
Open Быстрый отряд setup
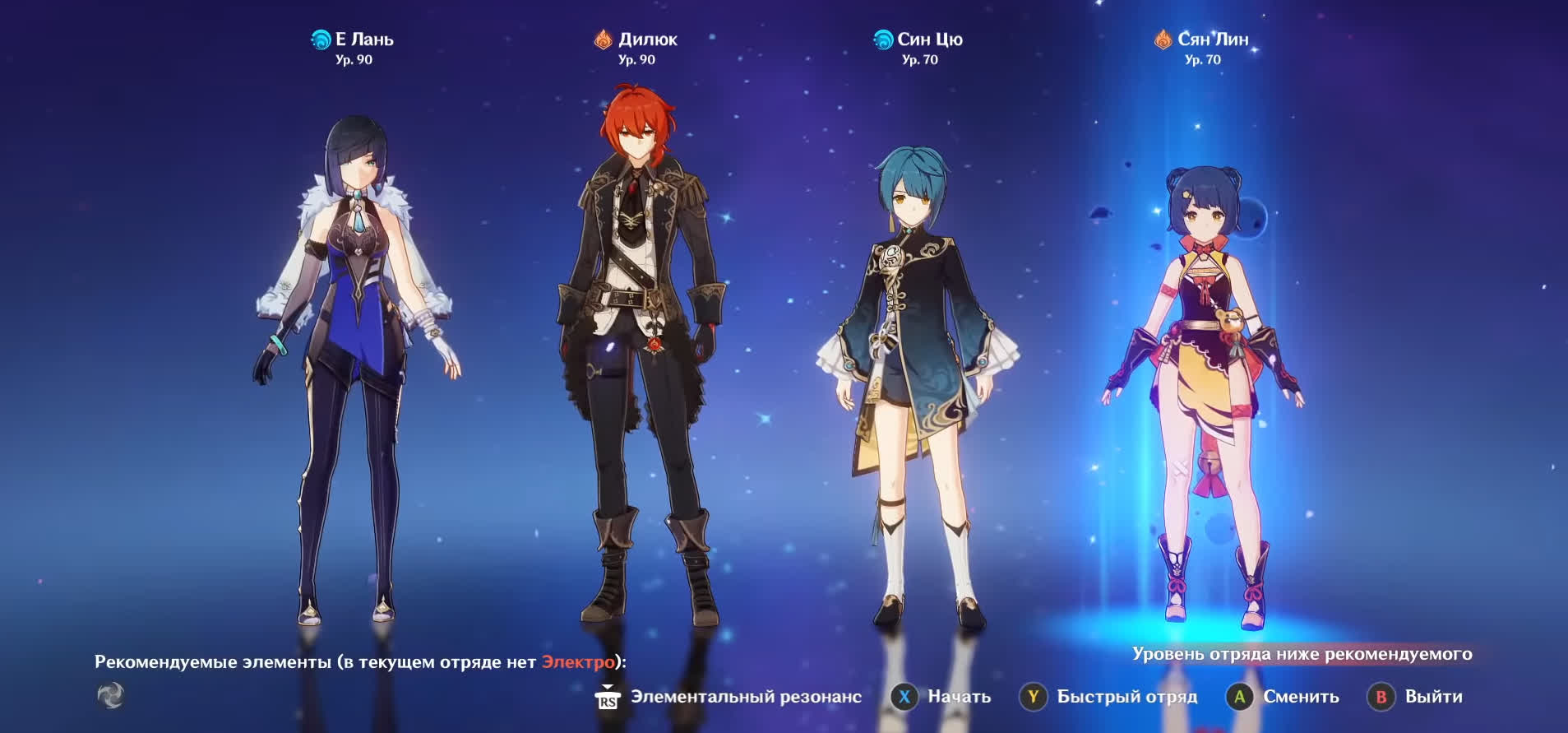(x=1109, y=697)
